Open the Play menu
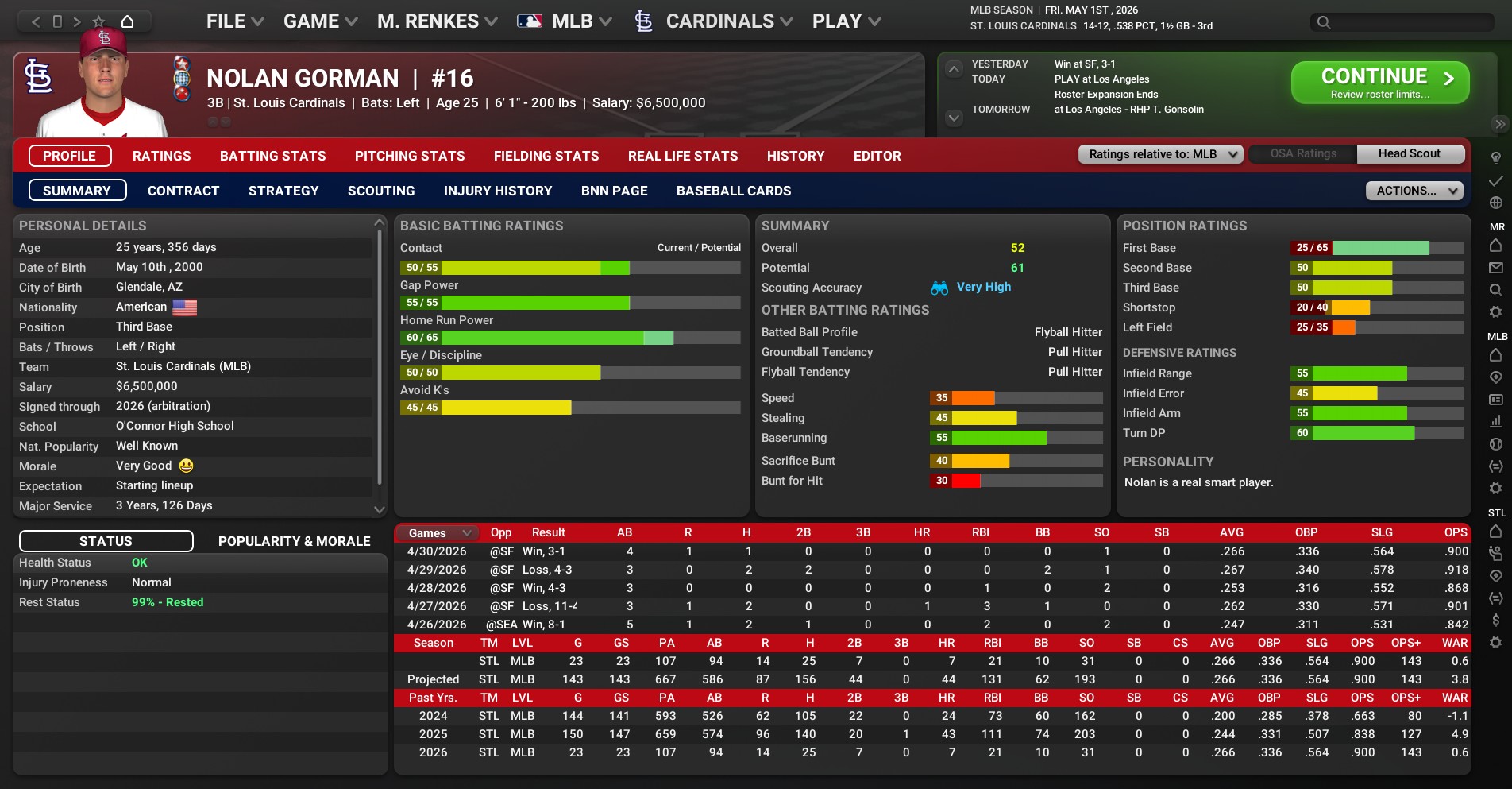This screenshot has width=1512, height=789. click(x=846, y=21)
